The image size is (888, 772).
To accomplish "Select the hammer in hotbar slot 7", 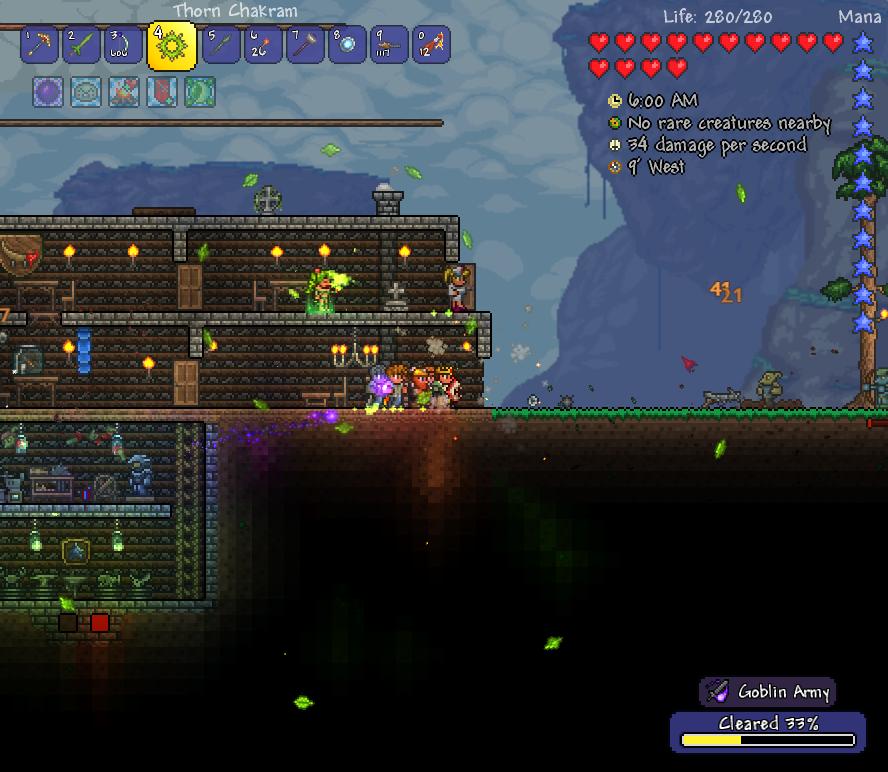I will 305,45.
